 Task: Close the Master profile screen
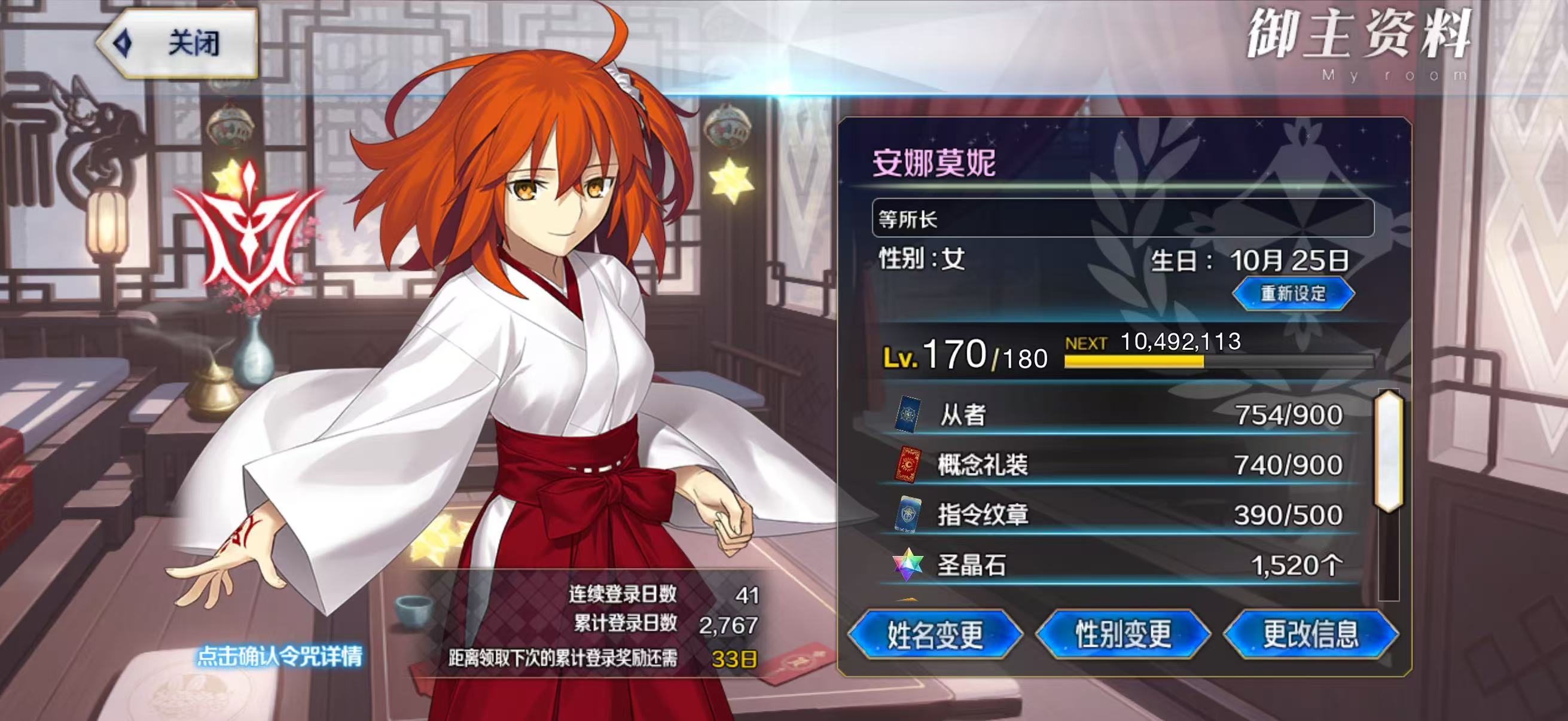(x=178, y=44)
